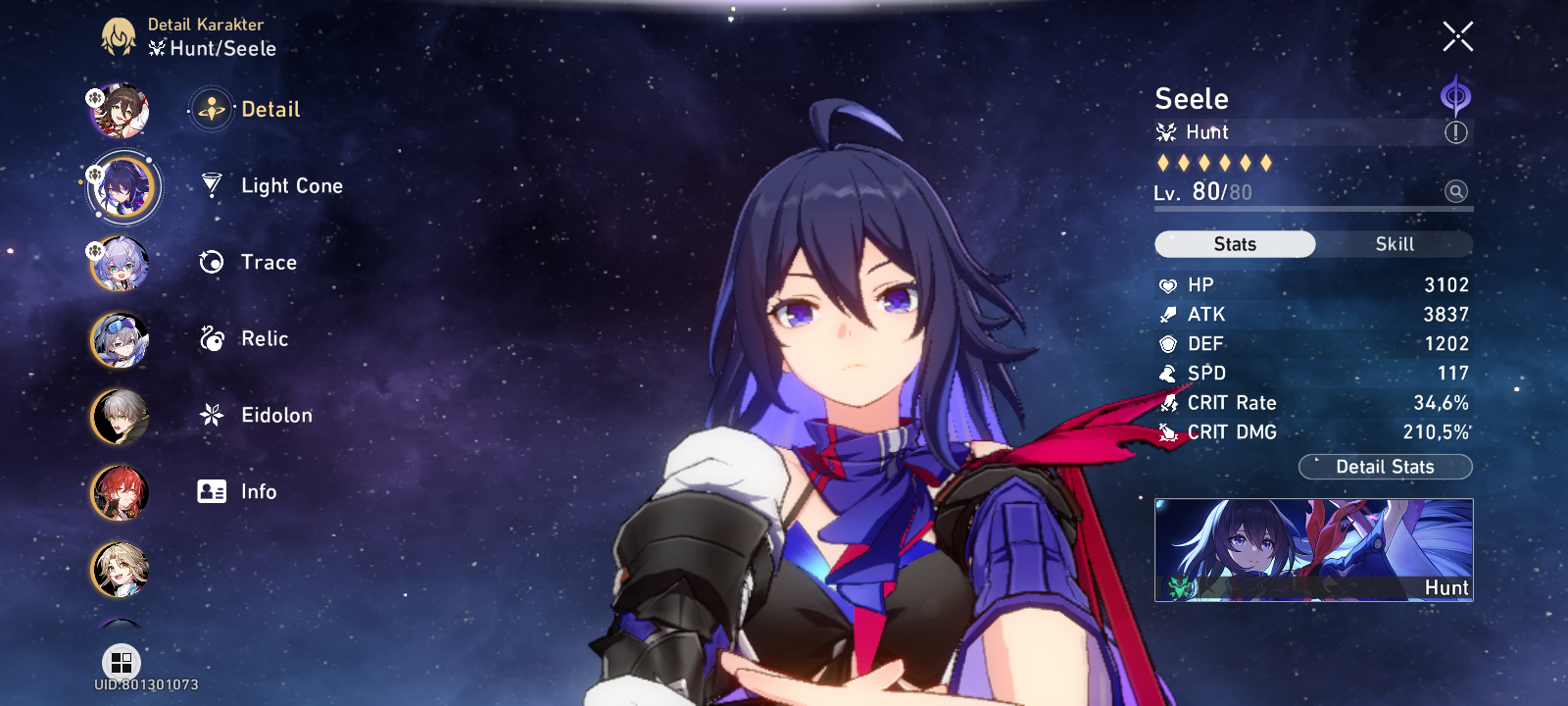The height and width of the screenshot is (706, 1568).
Task: Click the exclamation info icon next to Hunt
Action: [1457, 132]
